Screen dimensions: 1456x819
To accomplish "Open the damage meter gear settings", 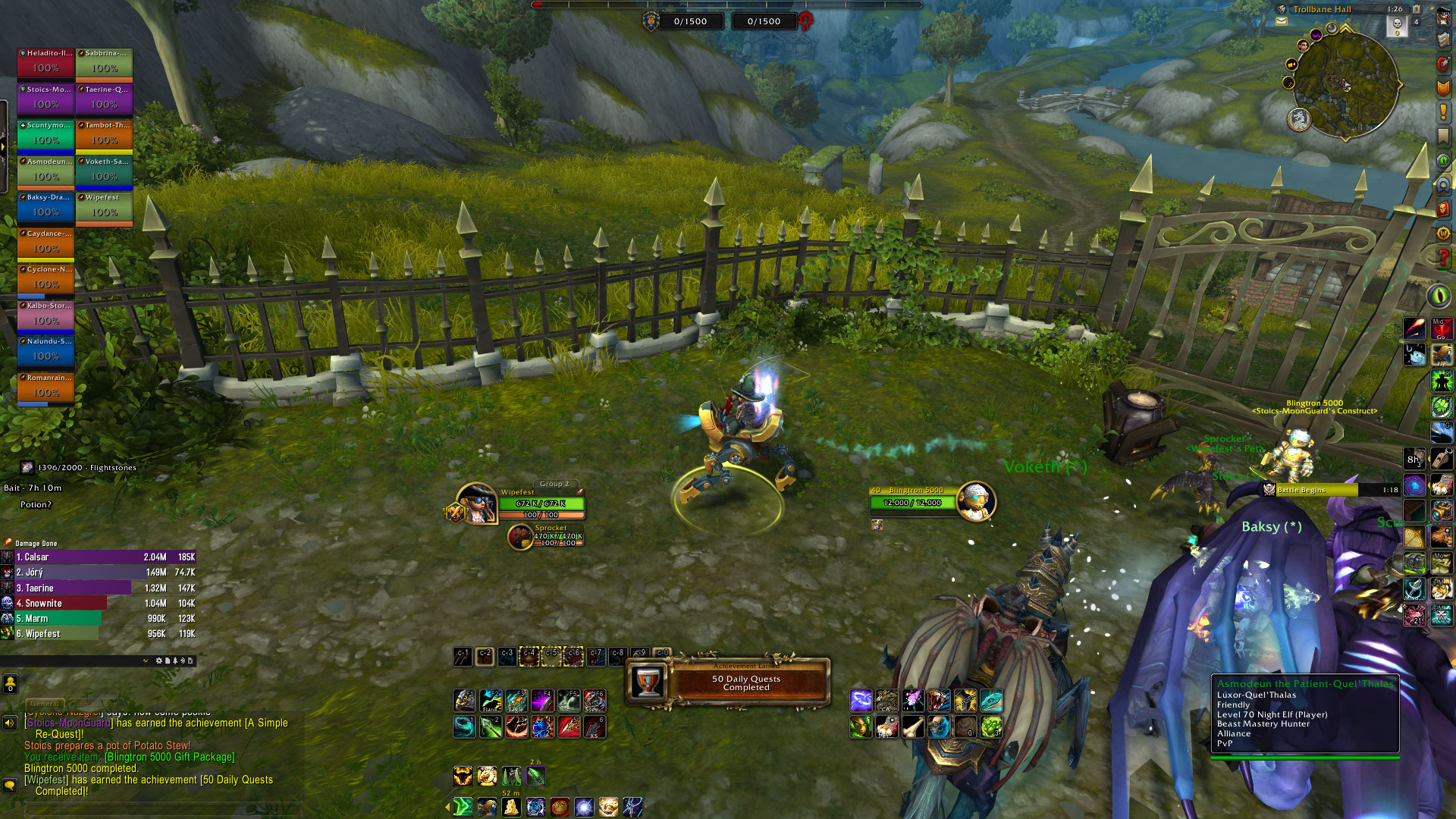I will point(158,661).
